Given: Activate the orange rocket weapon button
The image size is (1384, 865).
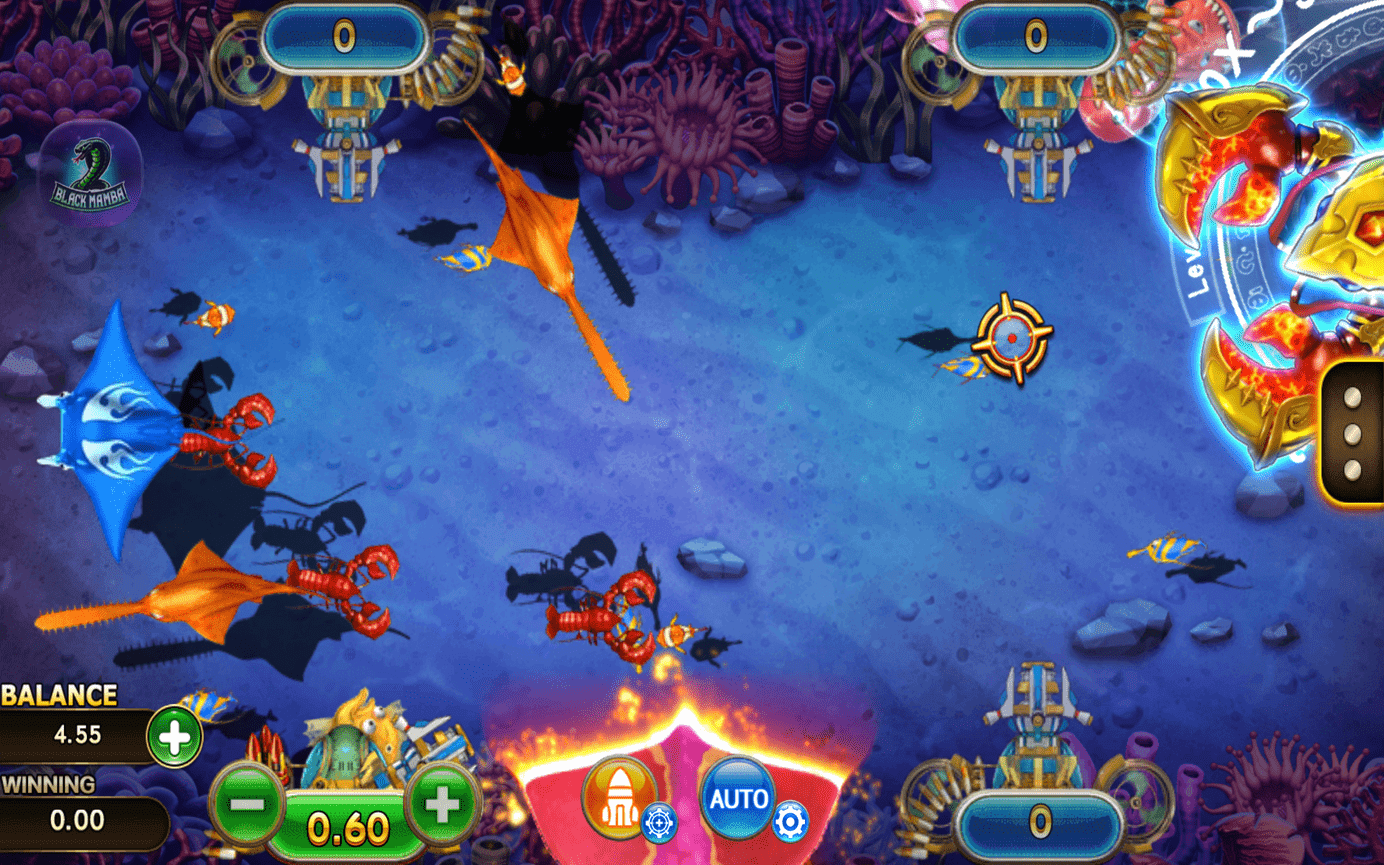Looking at the screenshot, I should pos(617,795).
